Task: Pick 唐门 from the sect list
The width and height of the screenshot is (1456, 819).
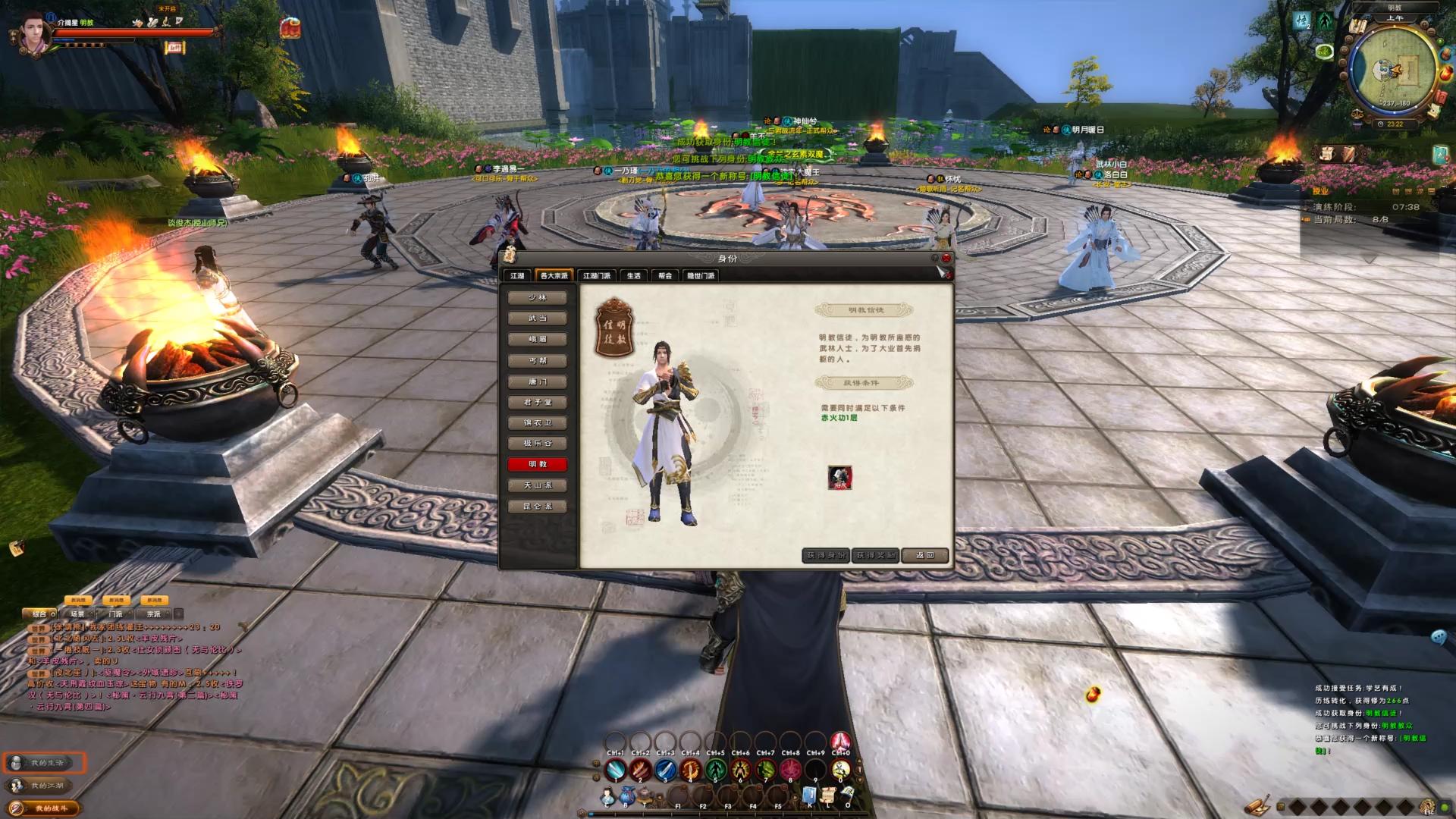Action: click(x=537, y=381)
